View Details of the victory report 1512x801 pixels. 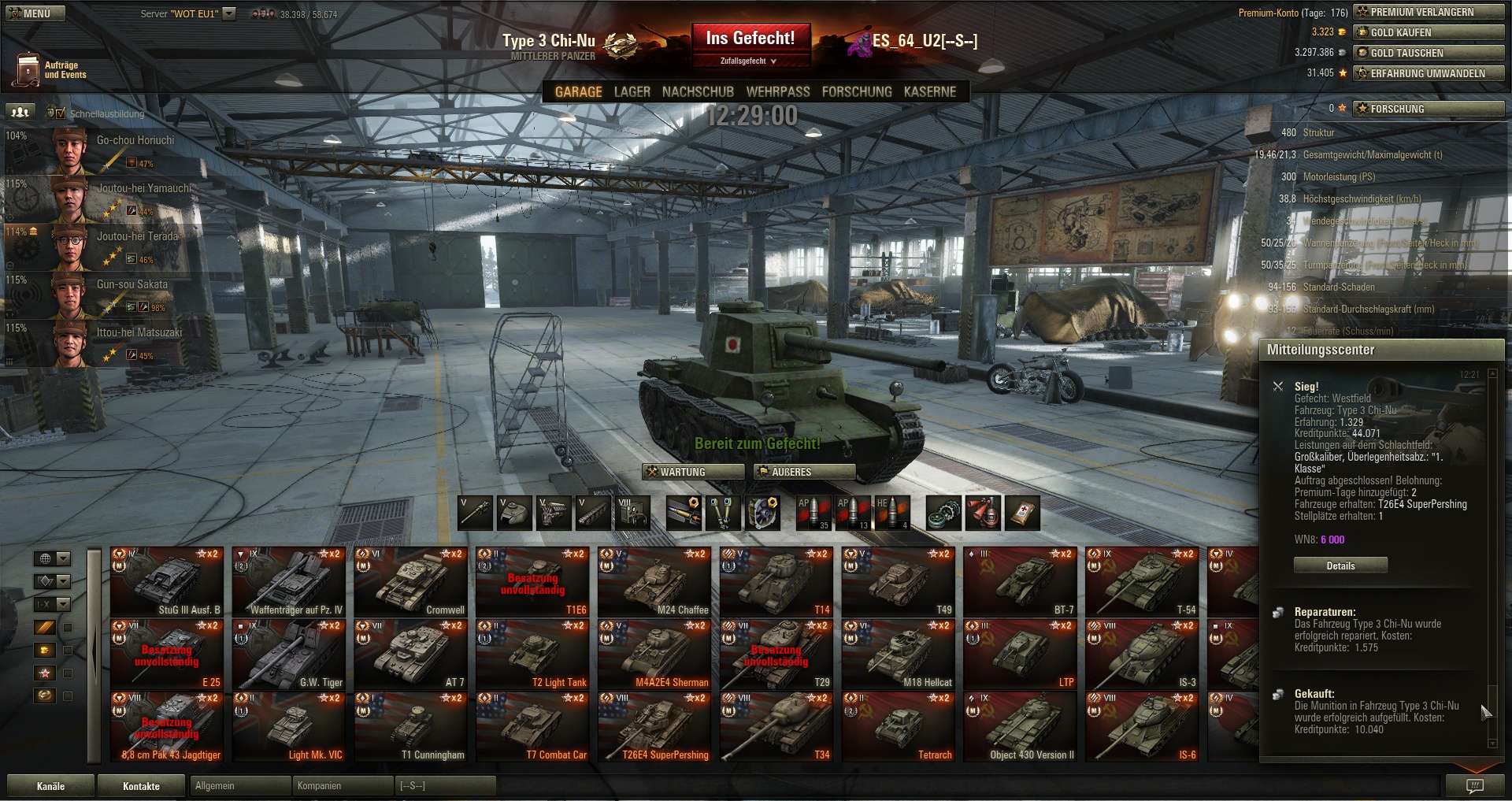[x=1340, y=566]
